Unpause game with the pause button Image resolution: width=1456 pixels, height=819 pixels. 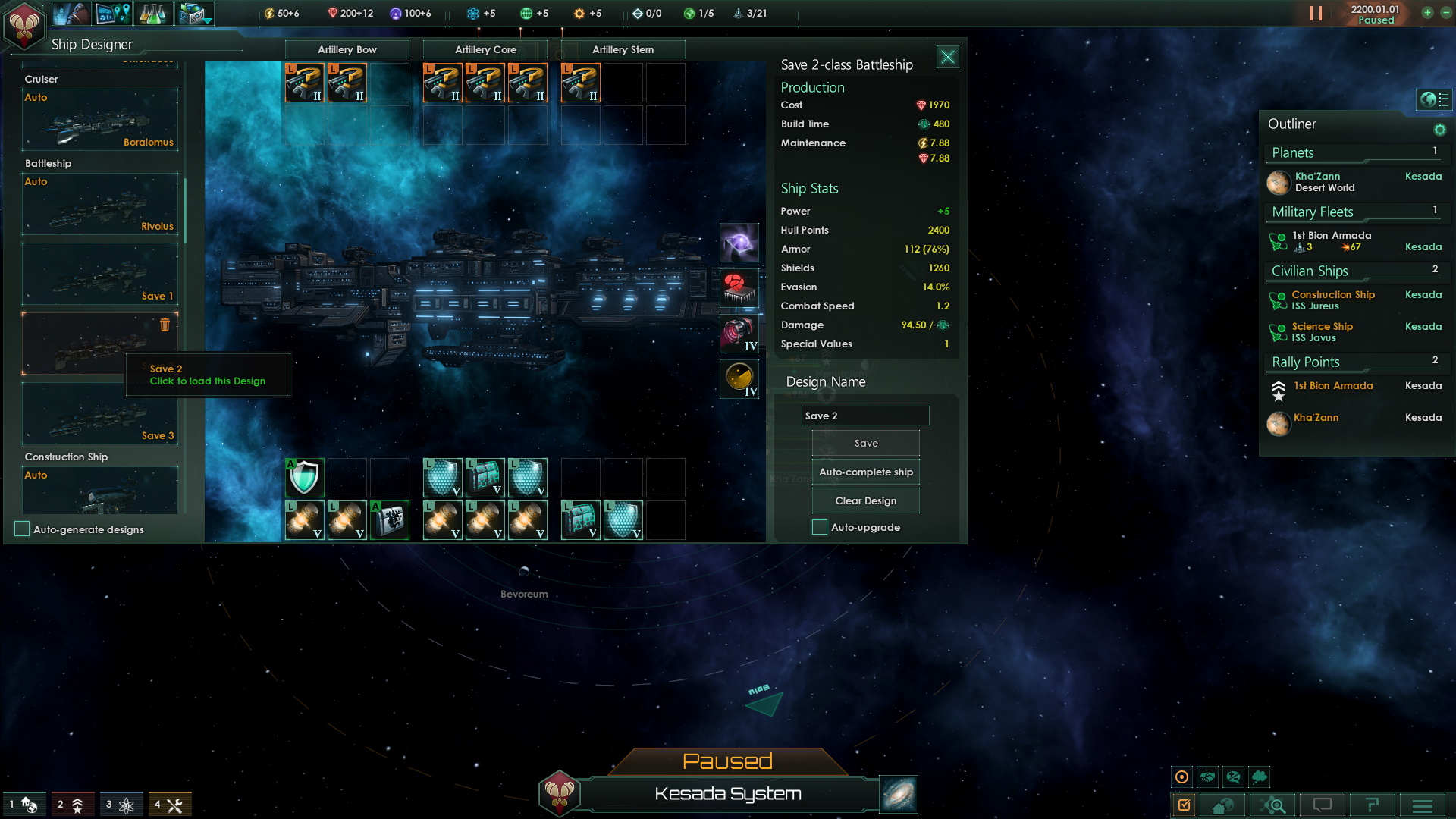point(1316,14)
